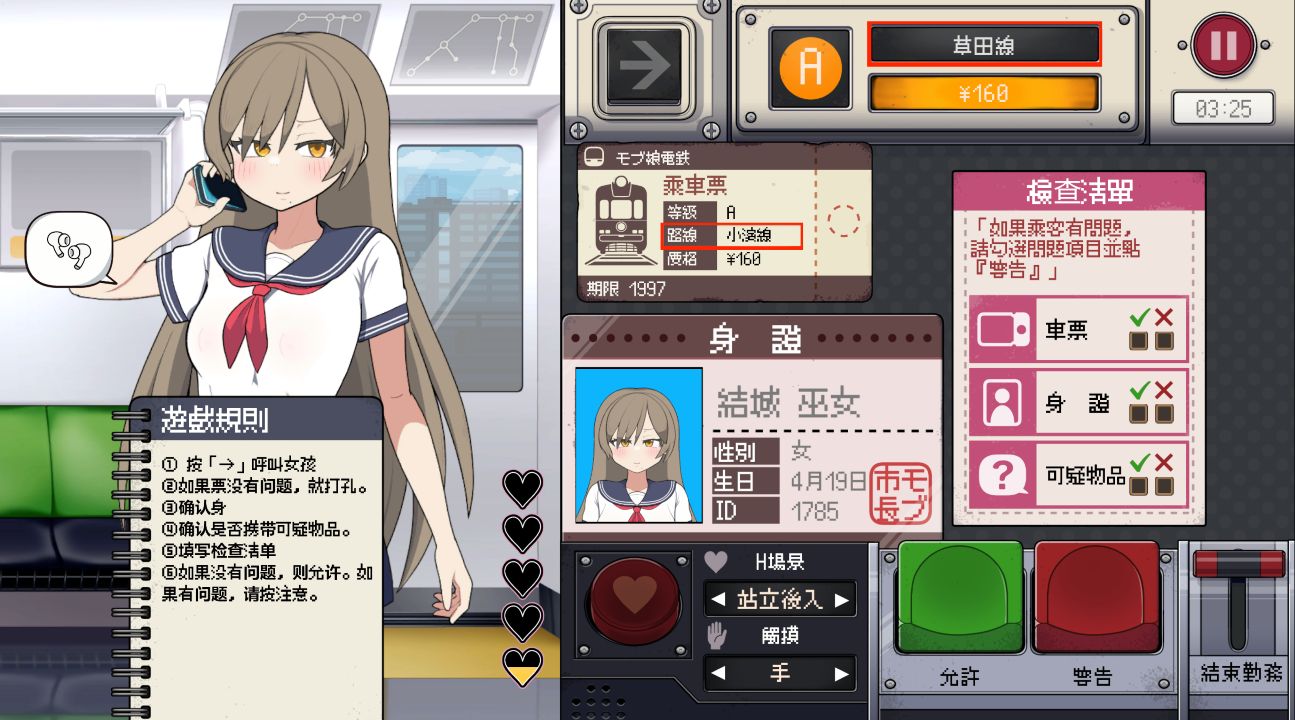Mark the red ✗ box for 身證
This screenshot has height=720, width=1295.
coord(1163,414)
